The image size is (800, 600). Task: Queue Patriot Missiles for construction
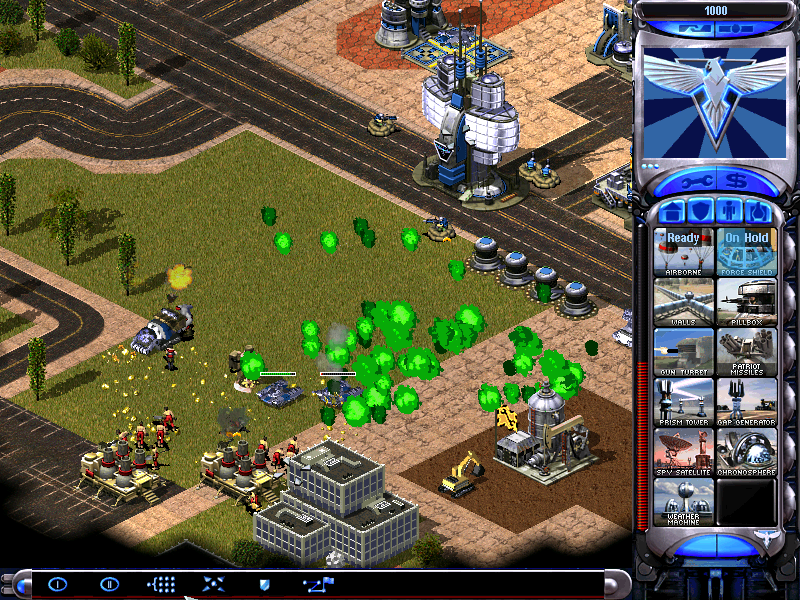click(x=746, y=351)
